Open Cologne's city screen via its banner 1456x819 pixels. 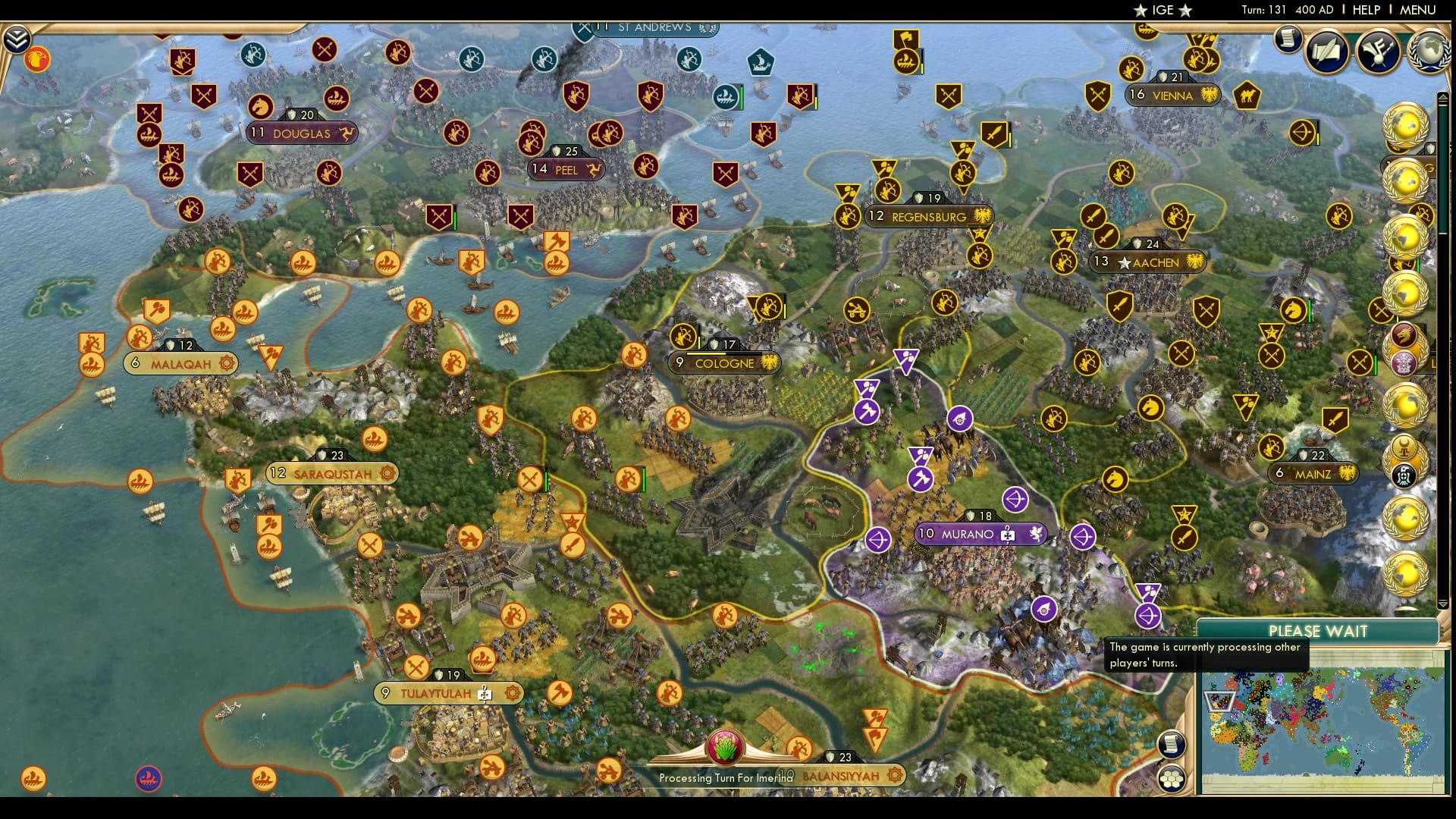coord(724,363)
